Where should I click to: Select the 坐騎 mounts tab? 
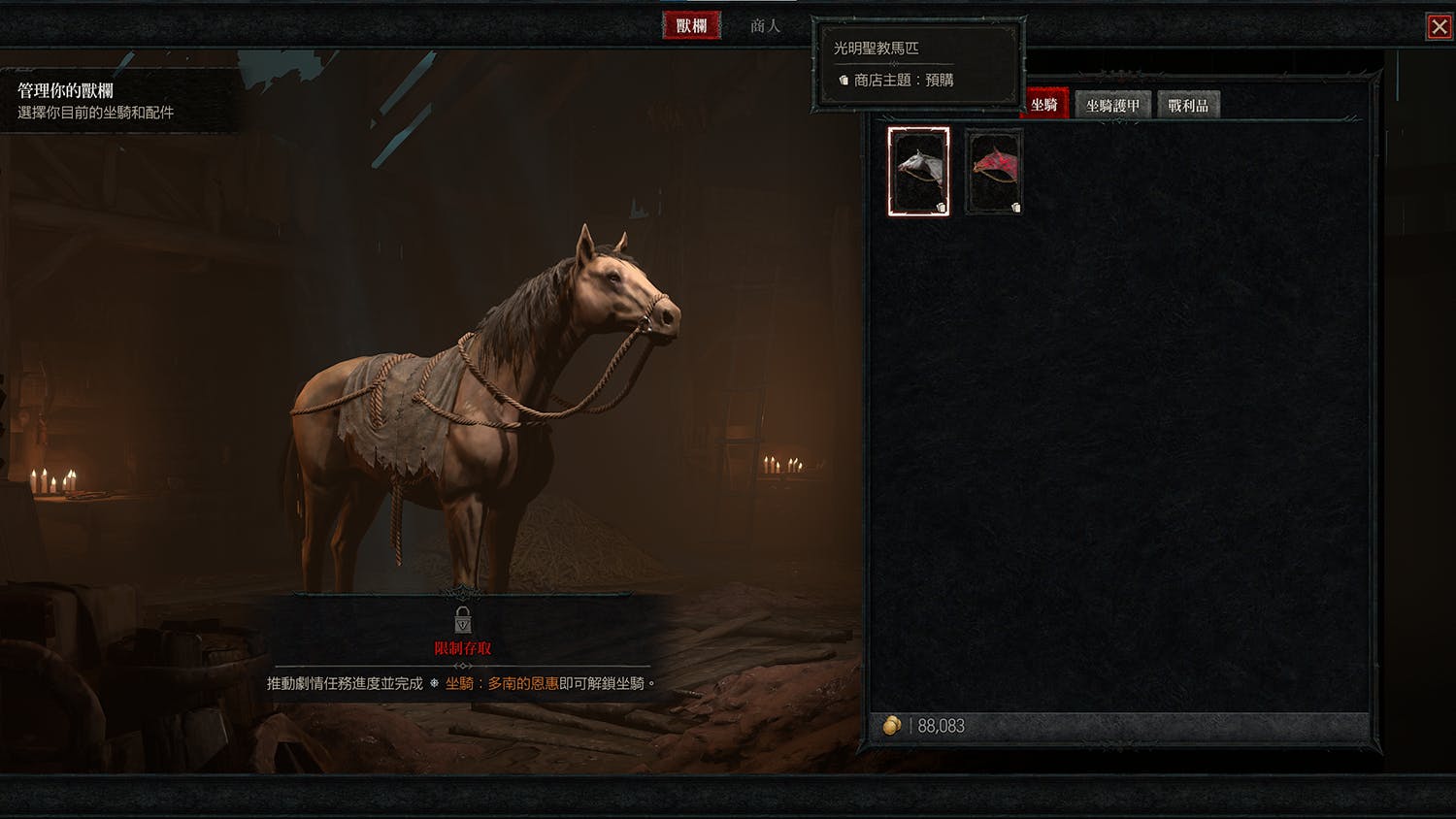[x=1045, y=105]
